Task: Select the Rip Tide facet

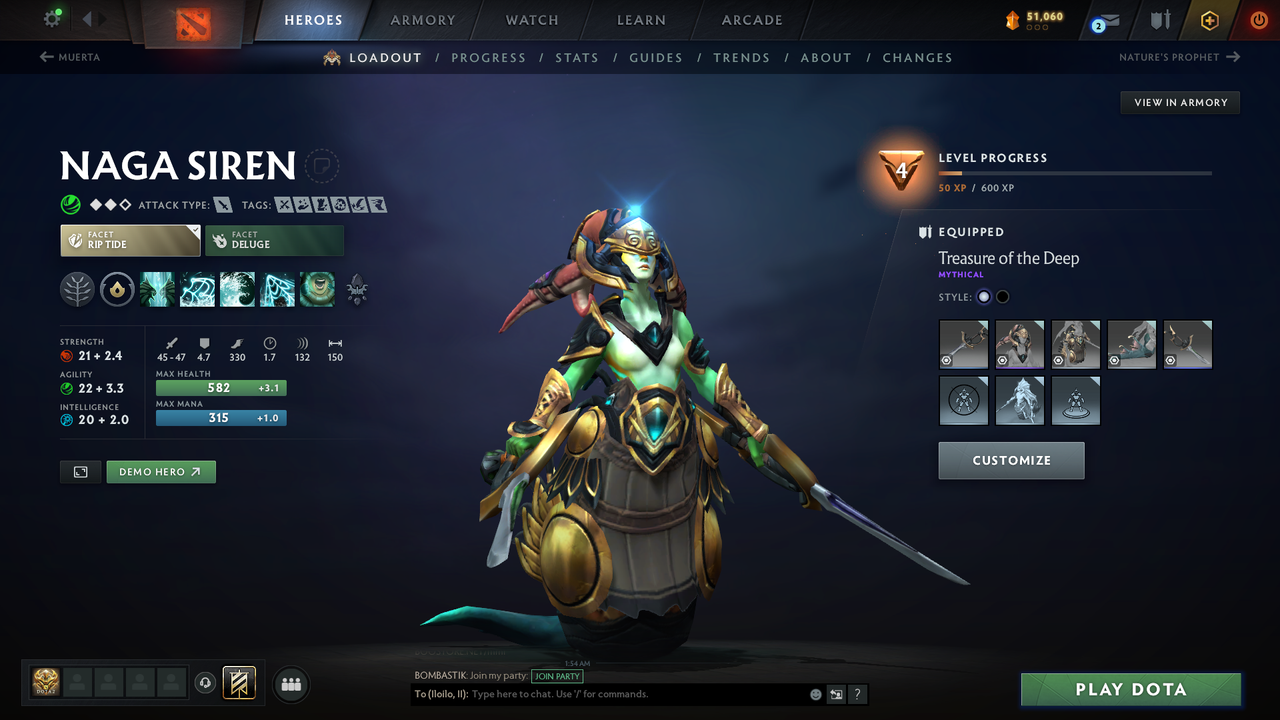Action: (x=130, y=240)
